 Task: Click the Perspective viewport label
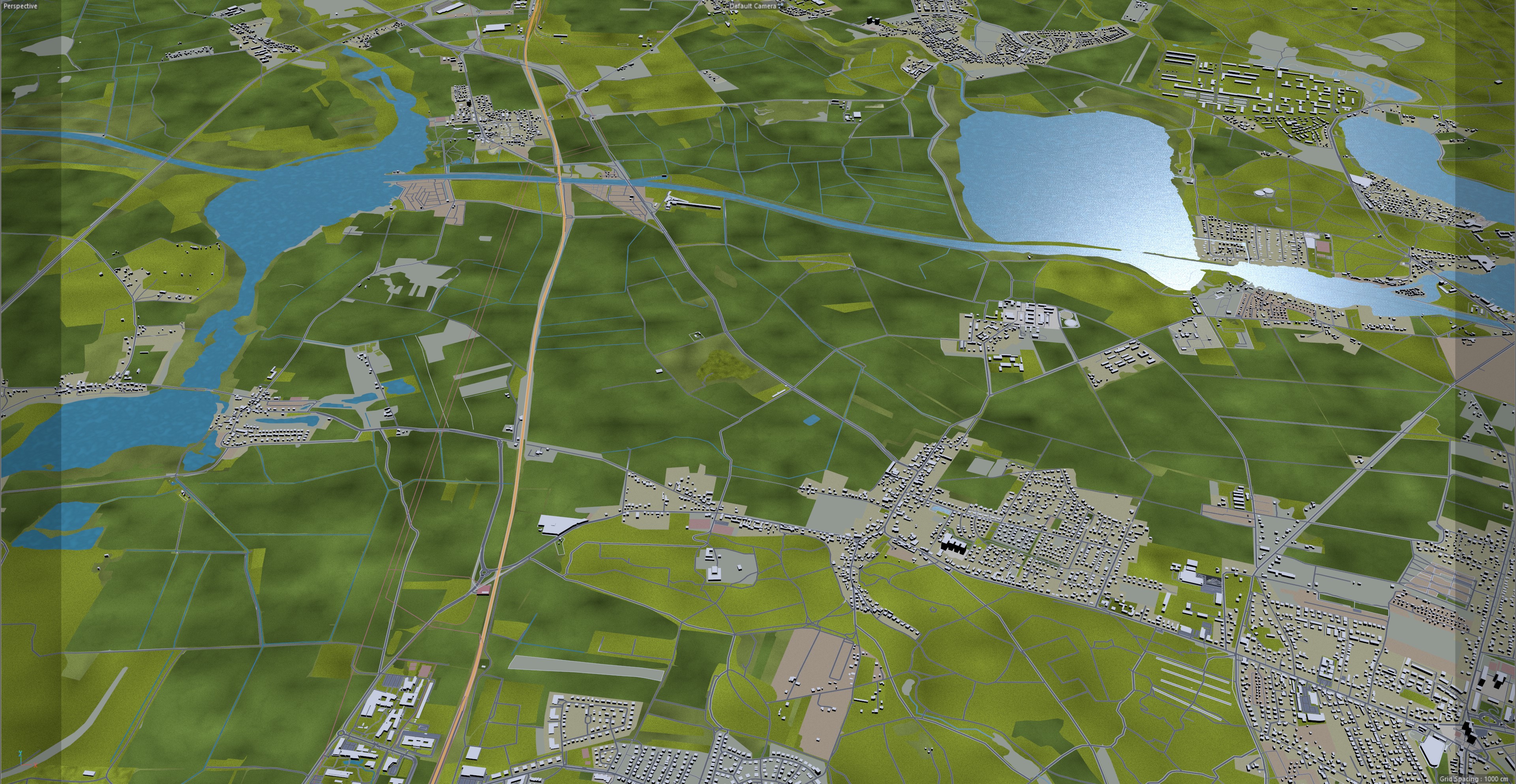(x=21, y=6)
